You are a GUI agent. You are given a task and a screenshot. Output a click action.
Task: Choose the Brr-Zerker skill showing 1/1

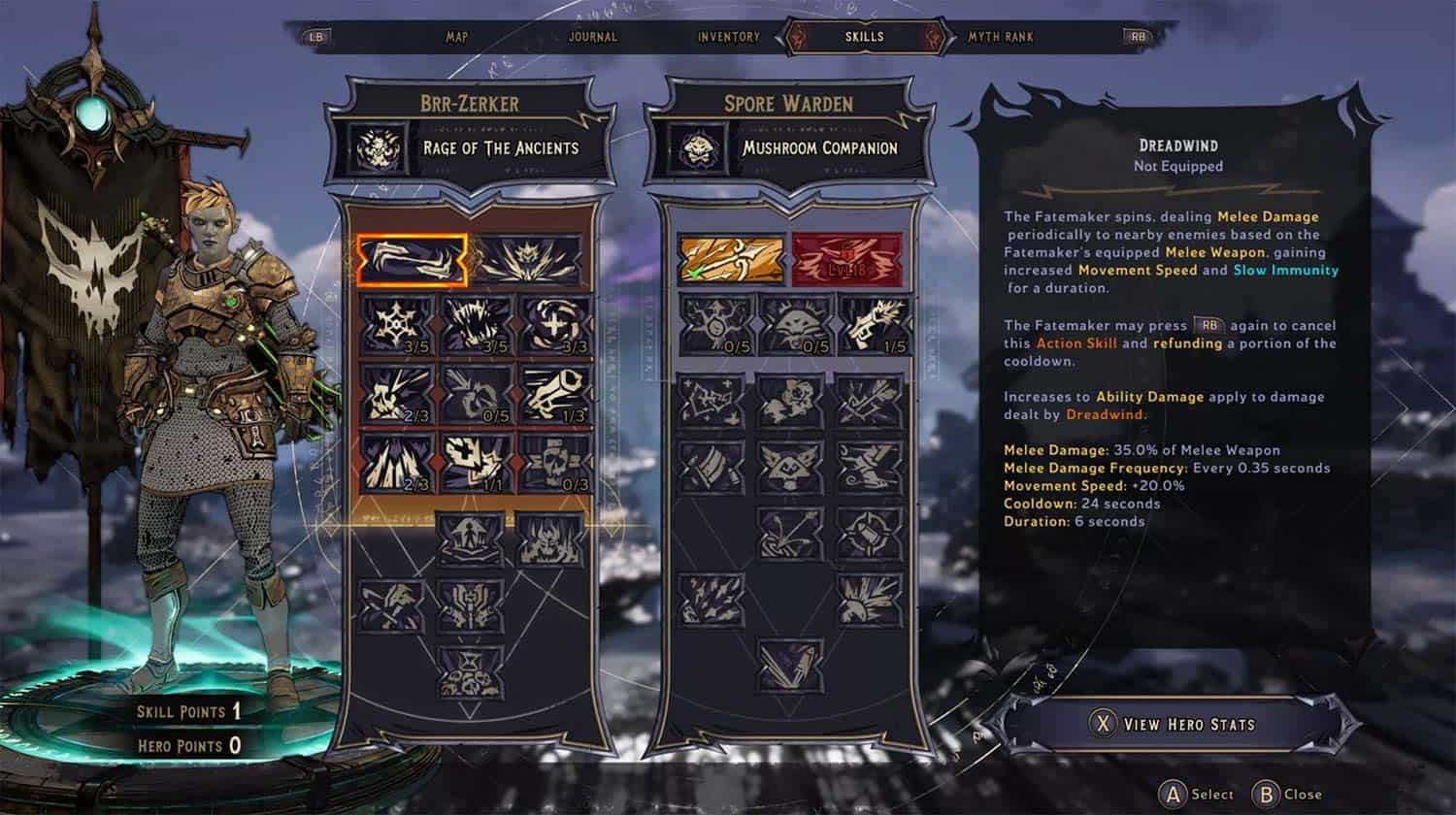pos(477,461)
